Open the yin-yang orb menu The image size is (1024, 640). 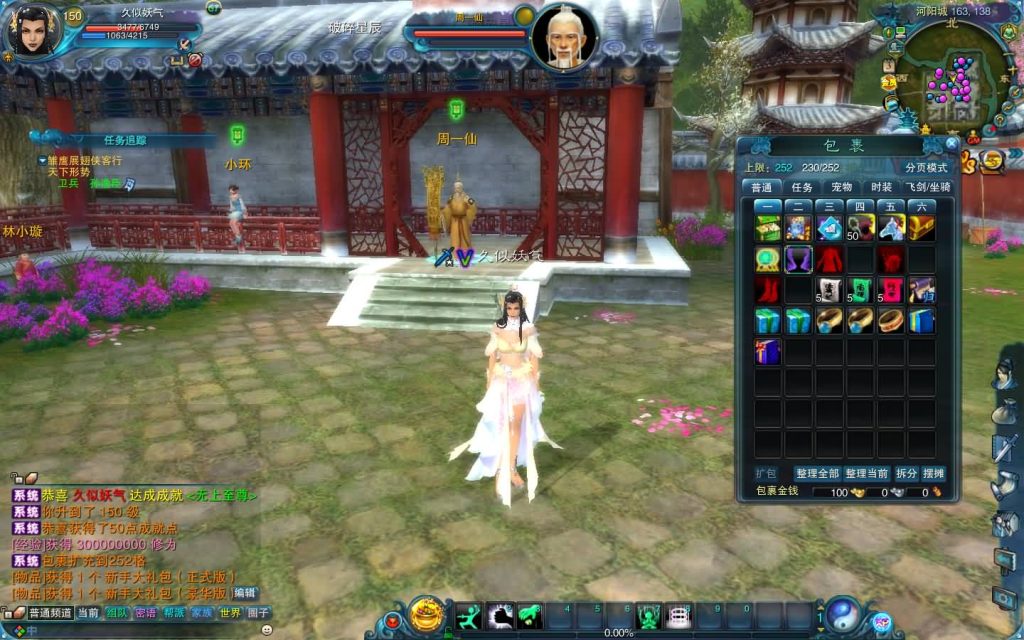click(x=843, y=614)
